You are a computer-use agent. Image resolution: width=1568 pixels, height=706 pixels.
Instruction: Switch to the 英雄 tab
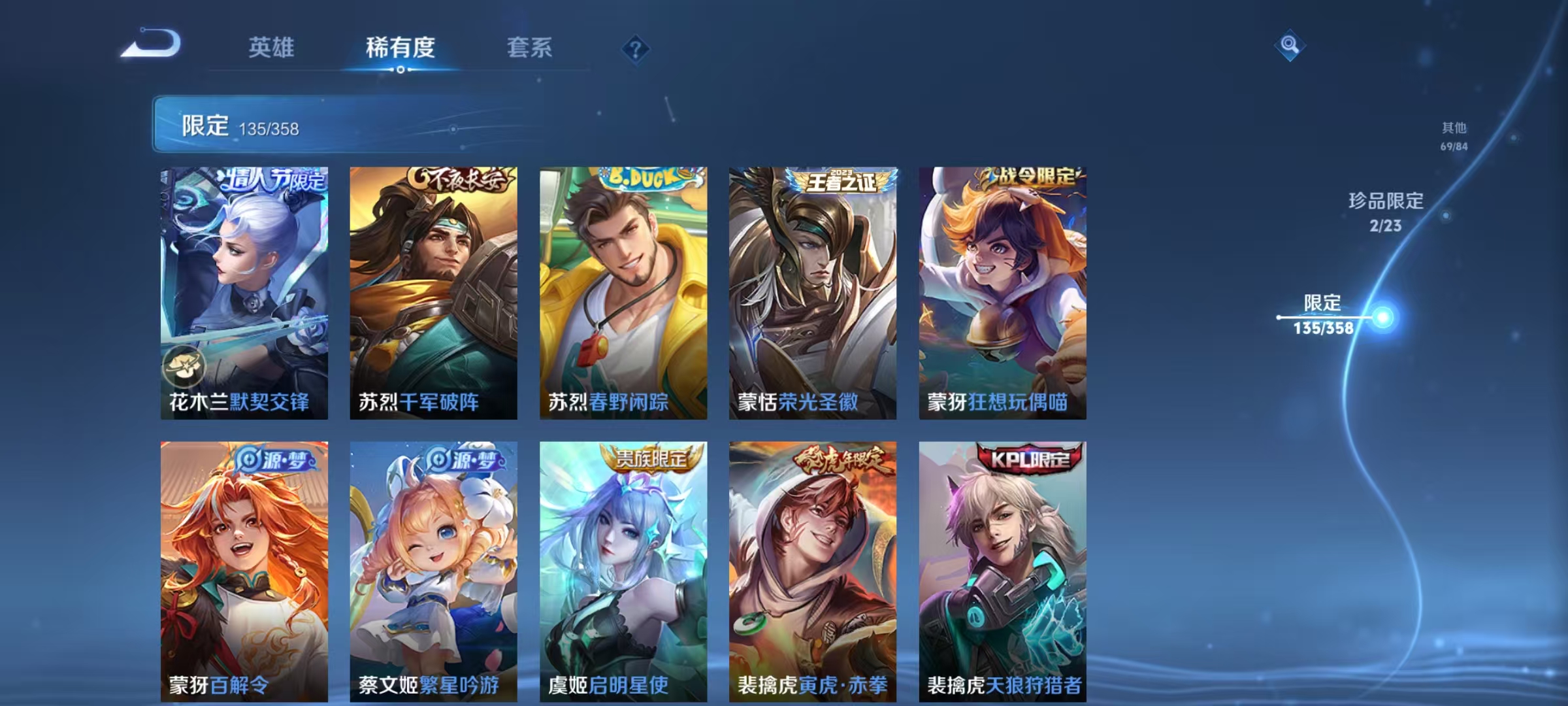(271, 48)
